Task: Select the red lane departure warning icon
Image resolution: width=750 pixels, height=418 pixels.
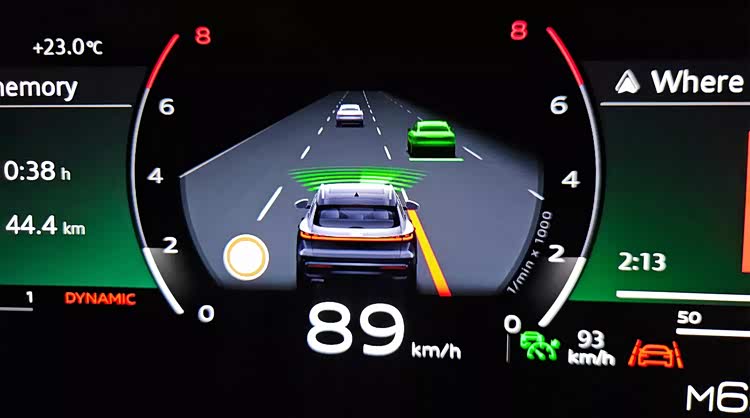Action: [655, 353]
